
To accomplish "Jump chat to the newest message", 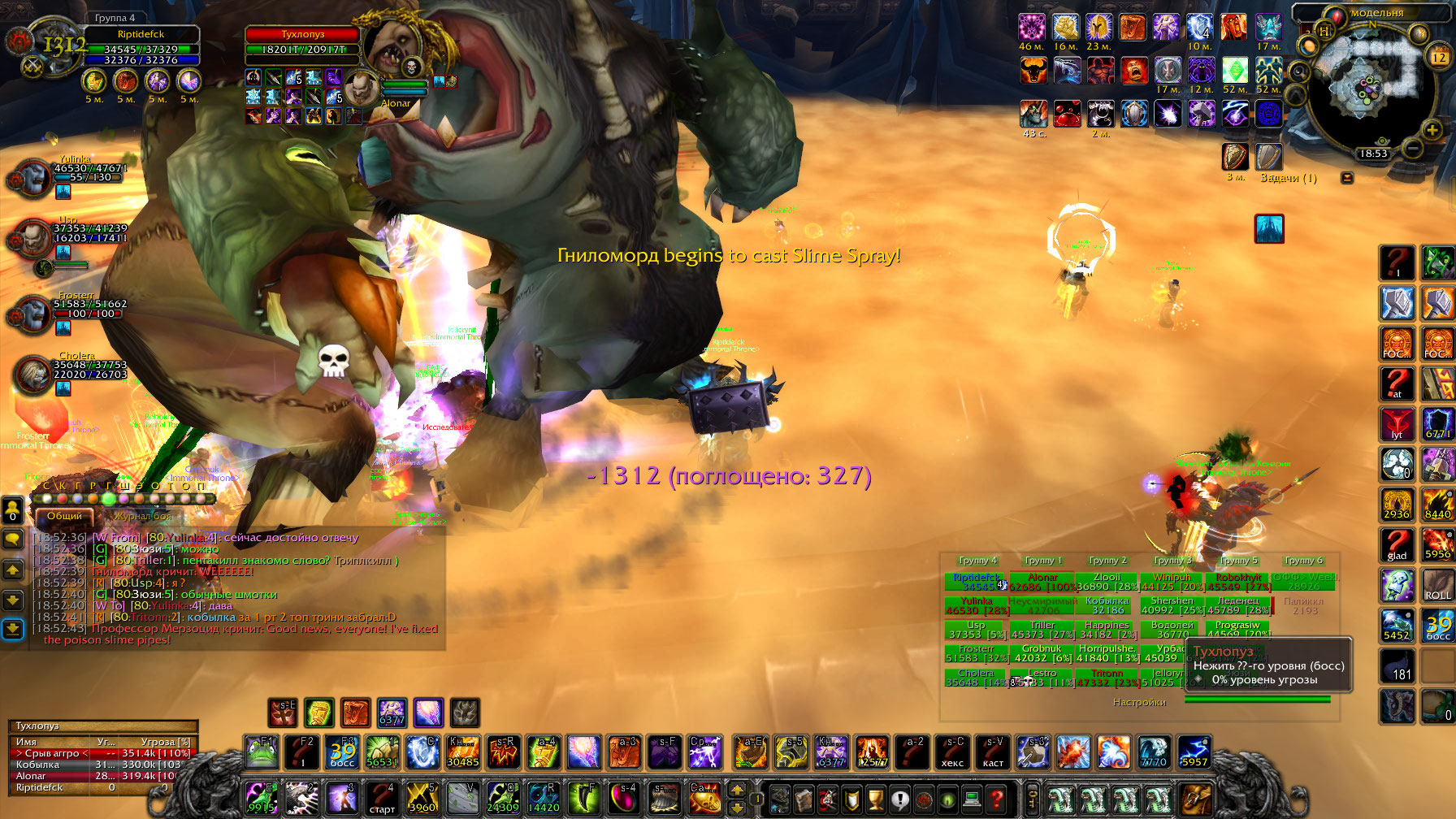I will tap(13, 629).
